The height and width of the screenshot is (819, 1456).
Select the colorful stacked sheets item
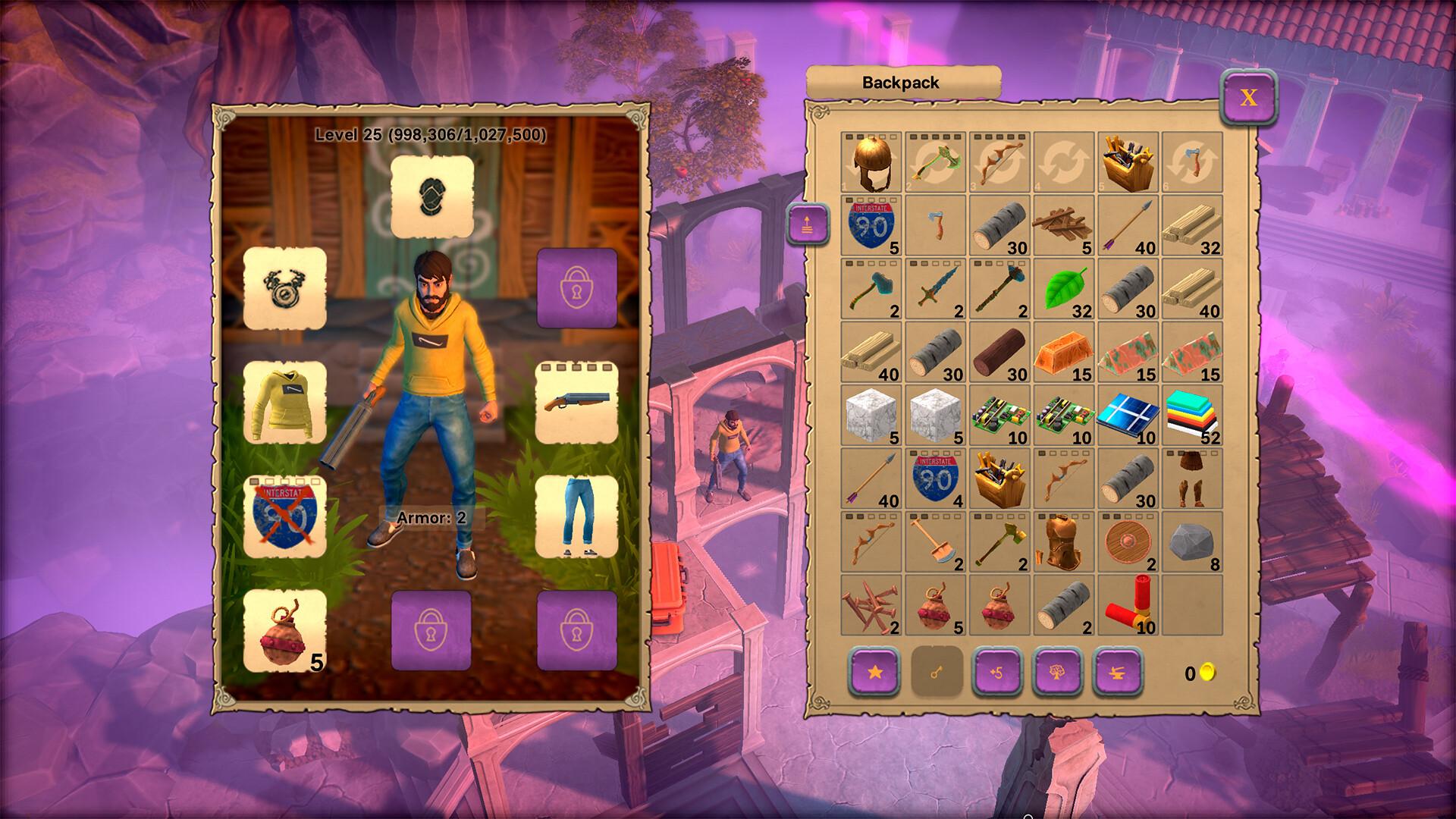click(1191, 416)
